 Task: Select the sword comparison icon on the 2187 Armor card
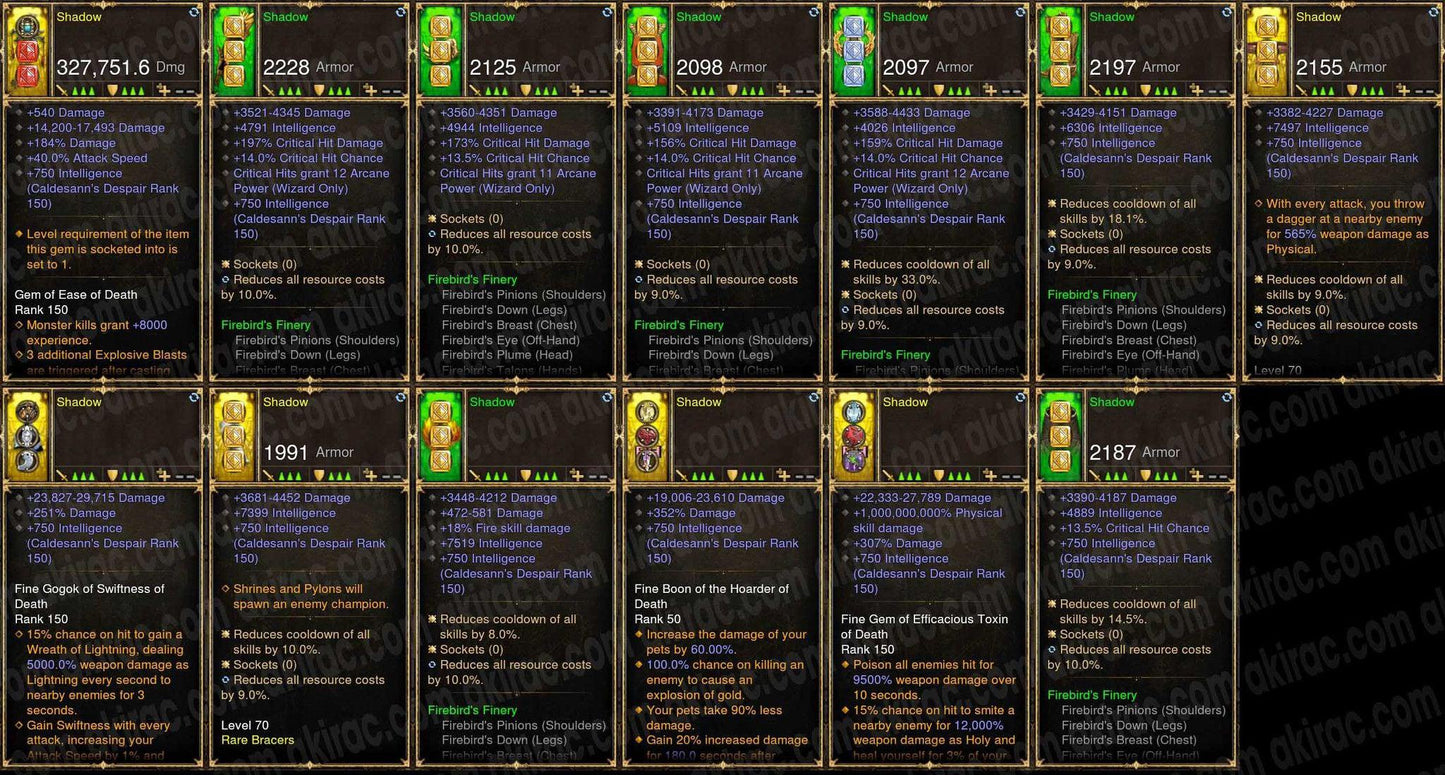[1096, 475]
